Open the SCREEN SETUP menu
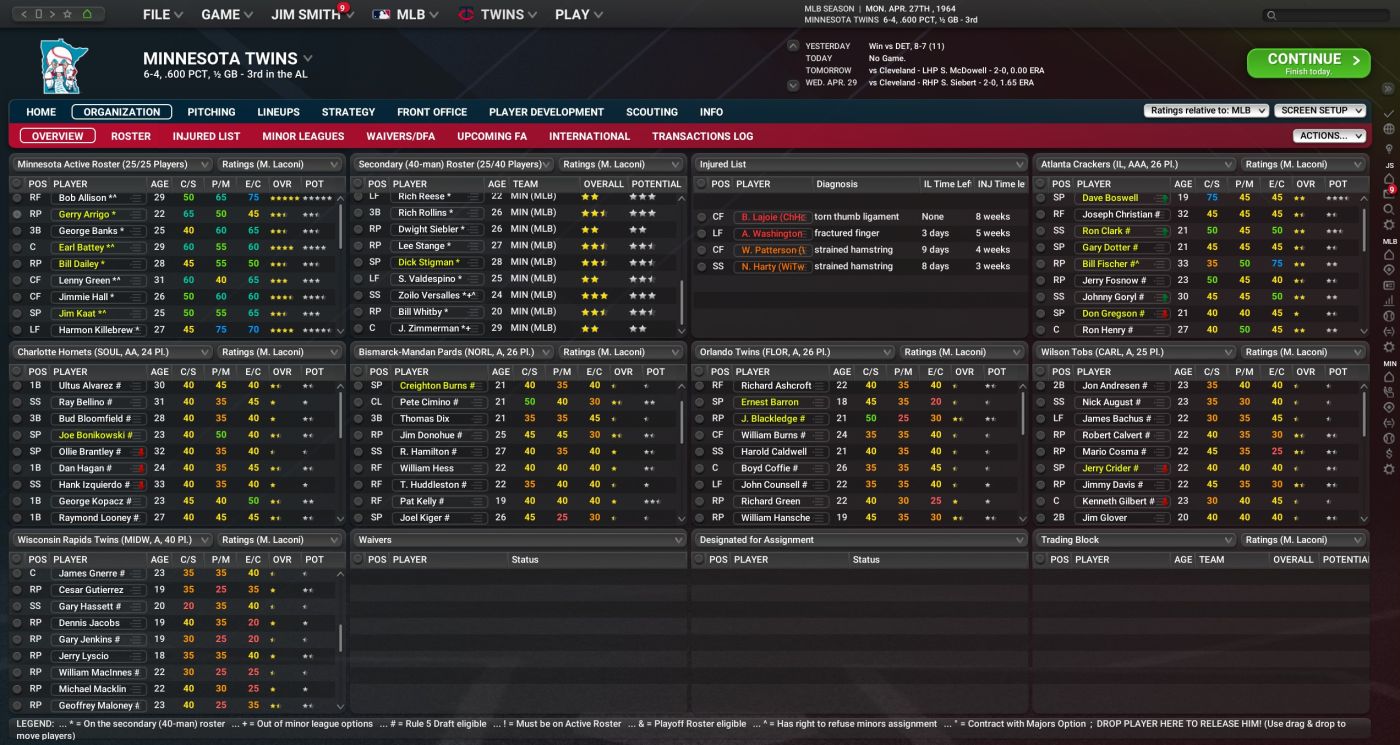Screen dimensions: 1400x745 [1320, 111]
